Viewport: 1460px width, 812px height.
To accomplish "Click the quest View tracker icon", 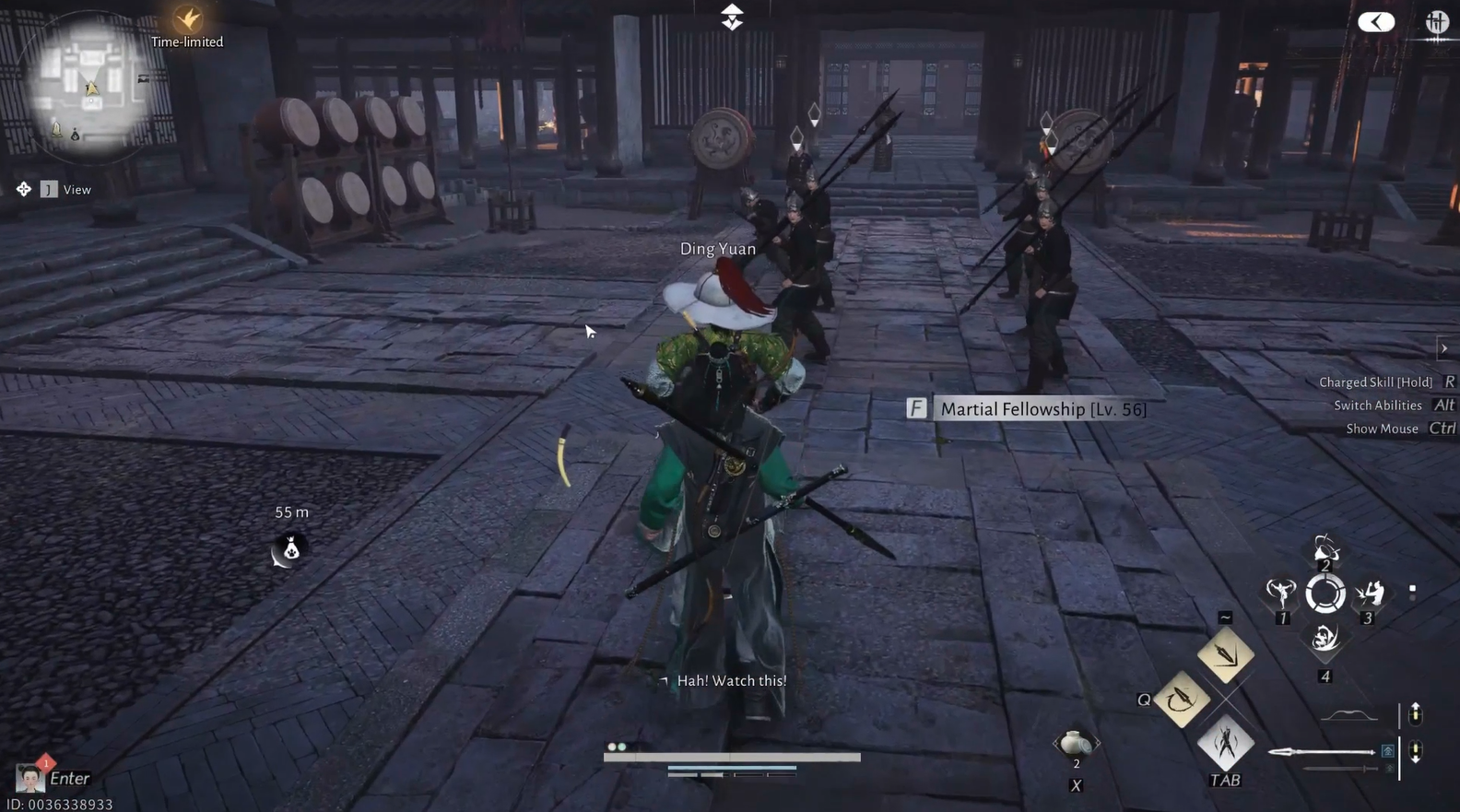I will pyautogui.click(x=24, y=189).
